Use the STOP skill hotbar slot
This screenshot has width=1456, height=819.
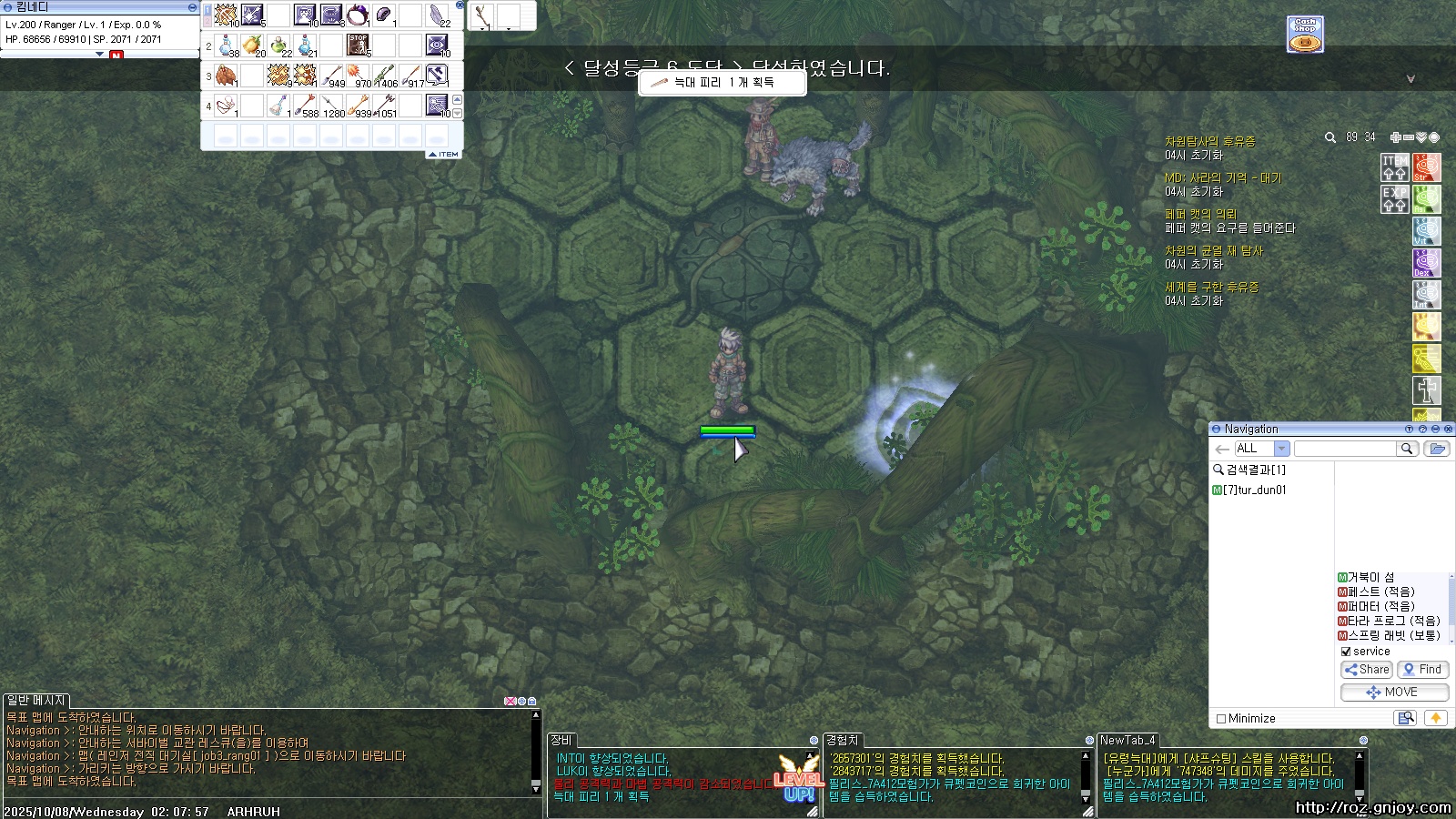pos(358,45)
